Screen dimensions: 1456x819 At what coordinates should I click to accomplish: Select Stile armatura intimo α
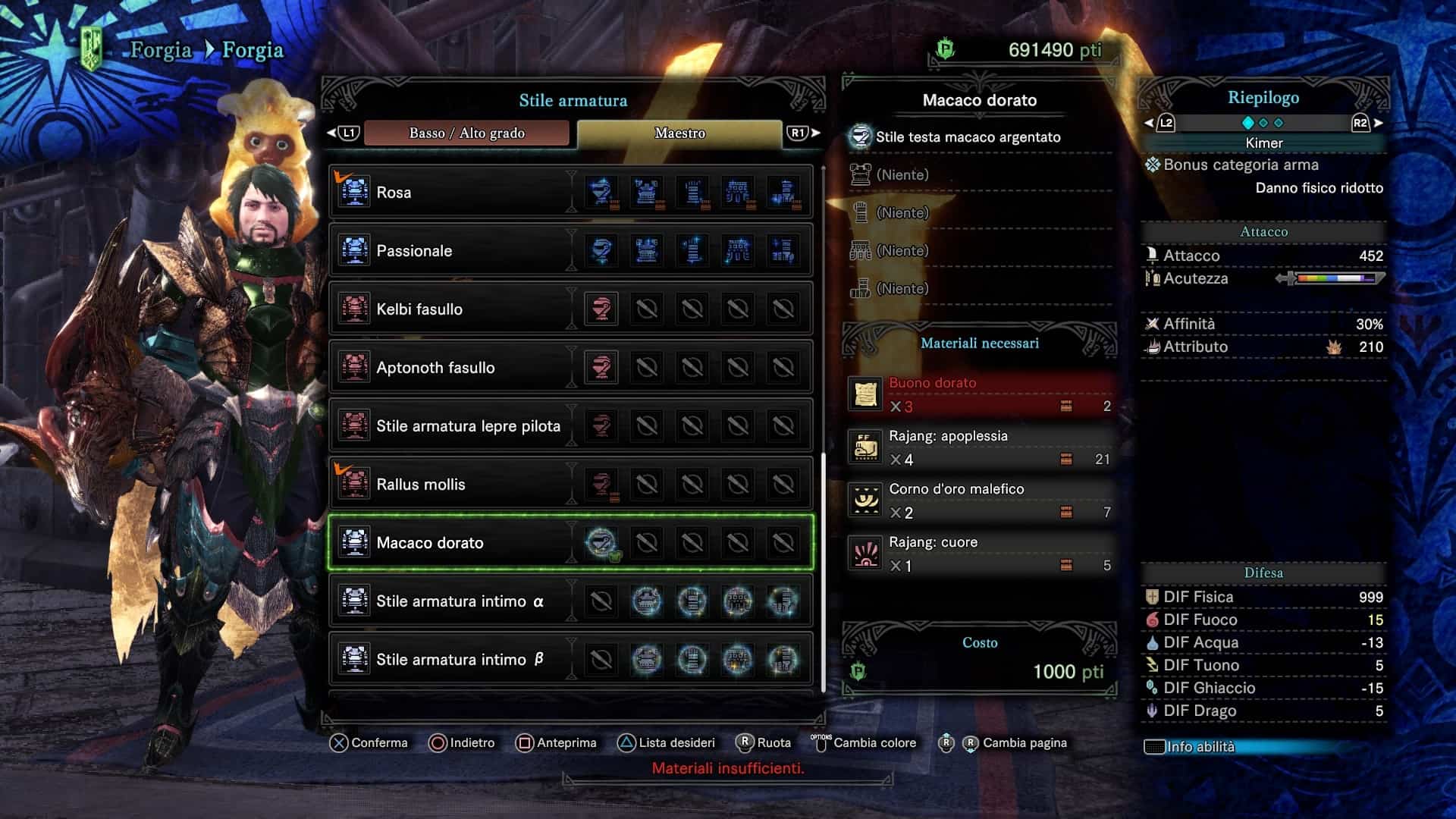460,601
